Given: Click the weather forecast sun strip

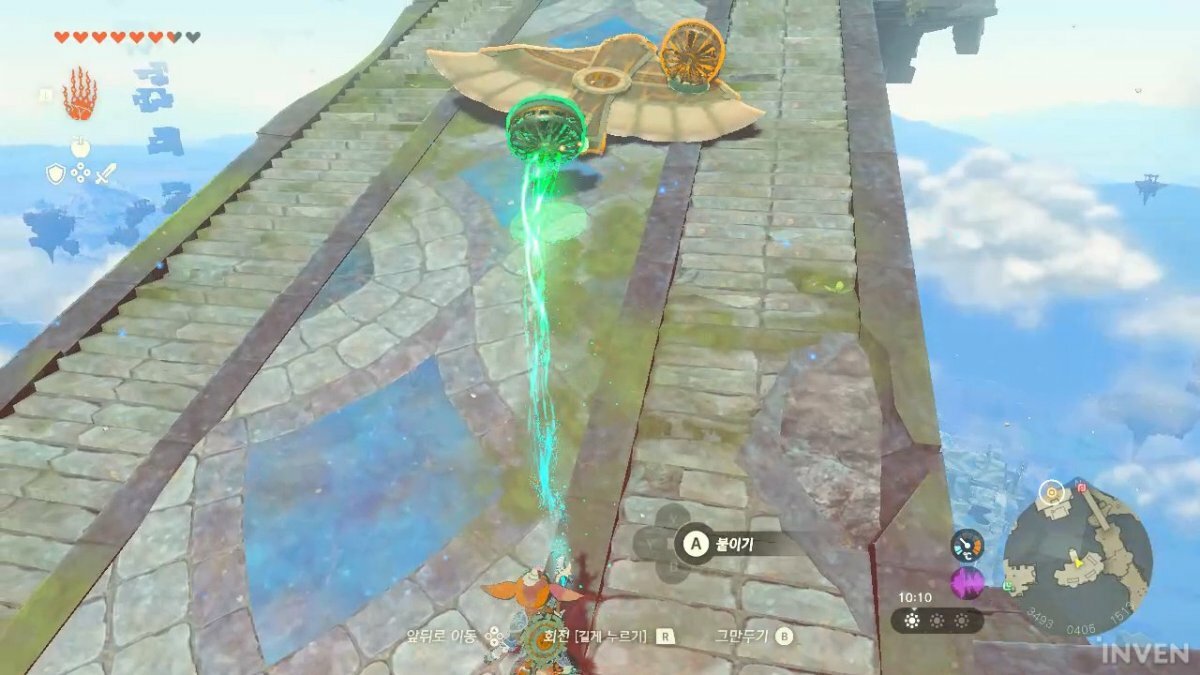Looking at the screenshot, I should coord(937,620).
